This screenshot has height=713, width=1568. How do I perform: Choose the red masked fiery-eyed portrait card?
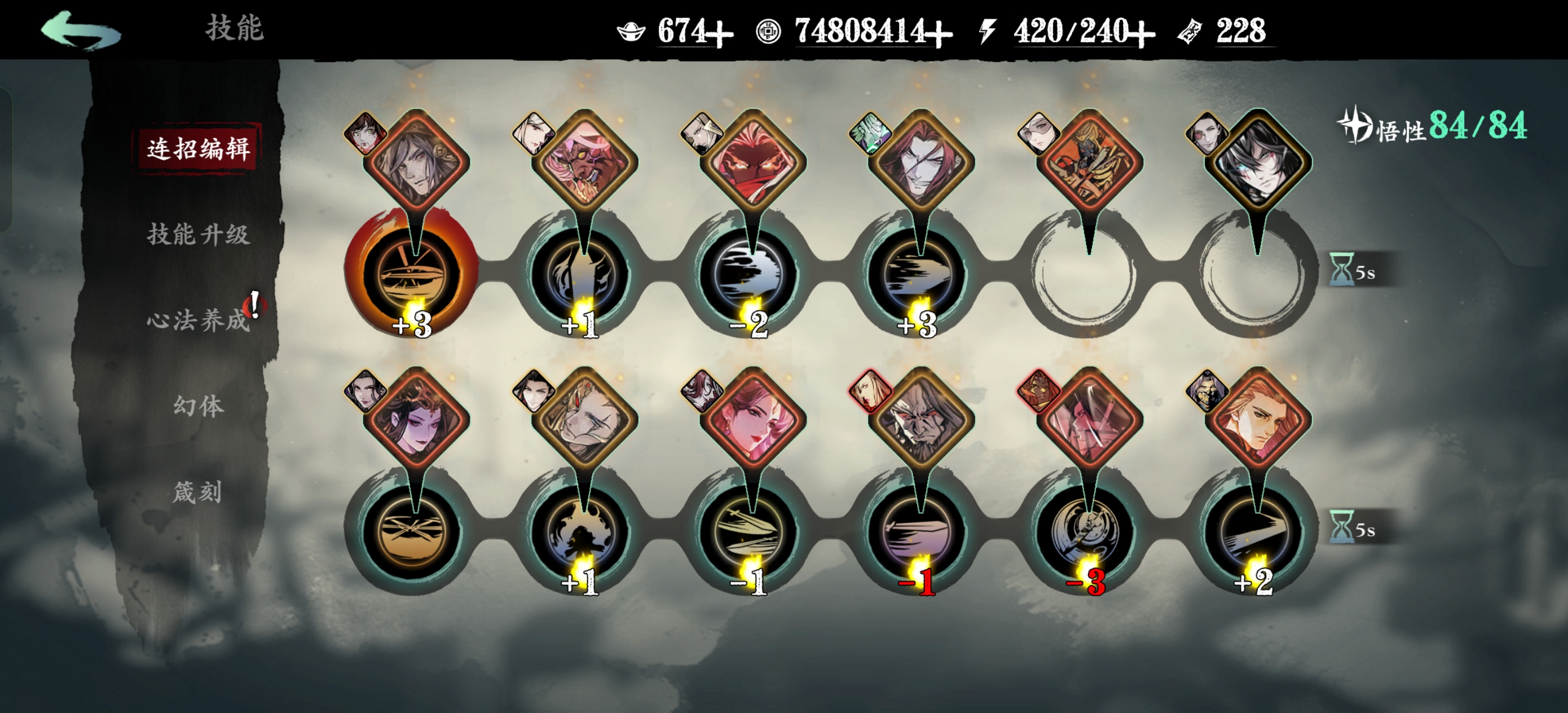753,162
